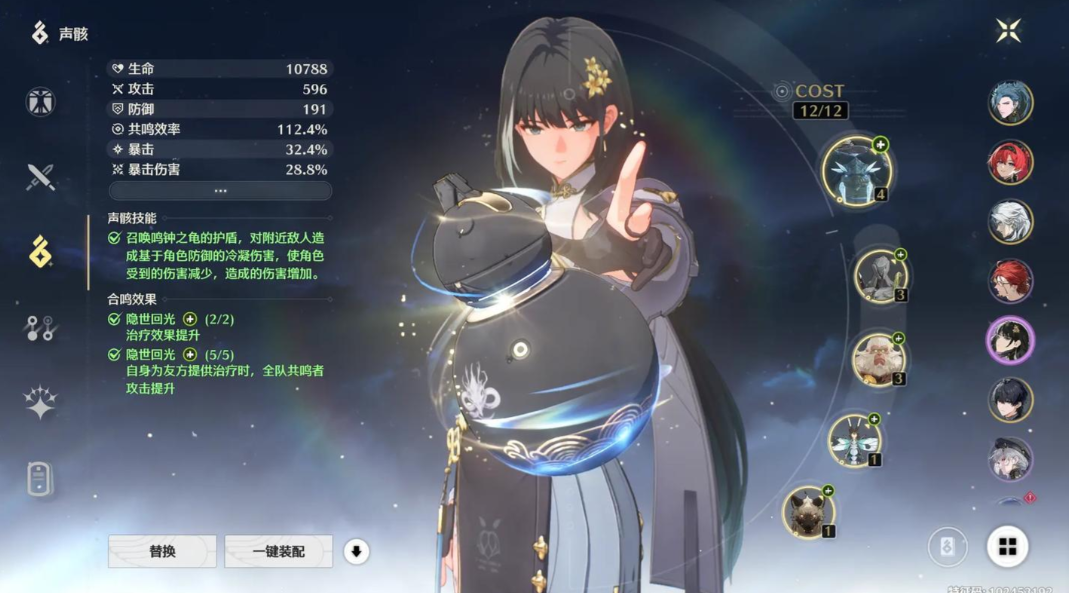The image size is (1069, 593).
Task: Select the highlighted gold echo tab
Action: coord(41,252)
